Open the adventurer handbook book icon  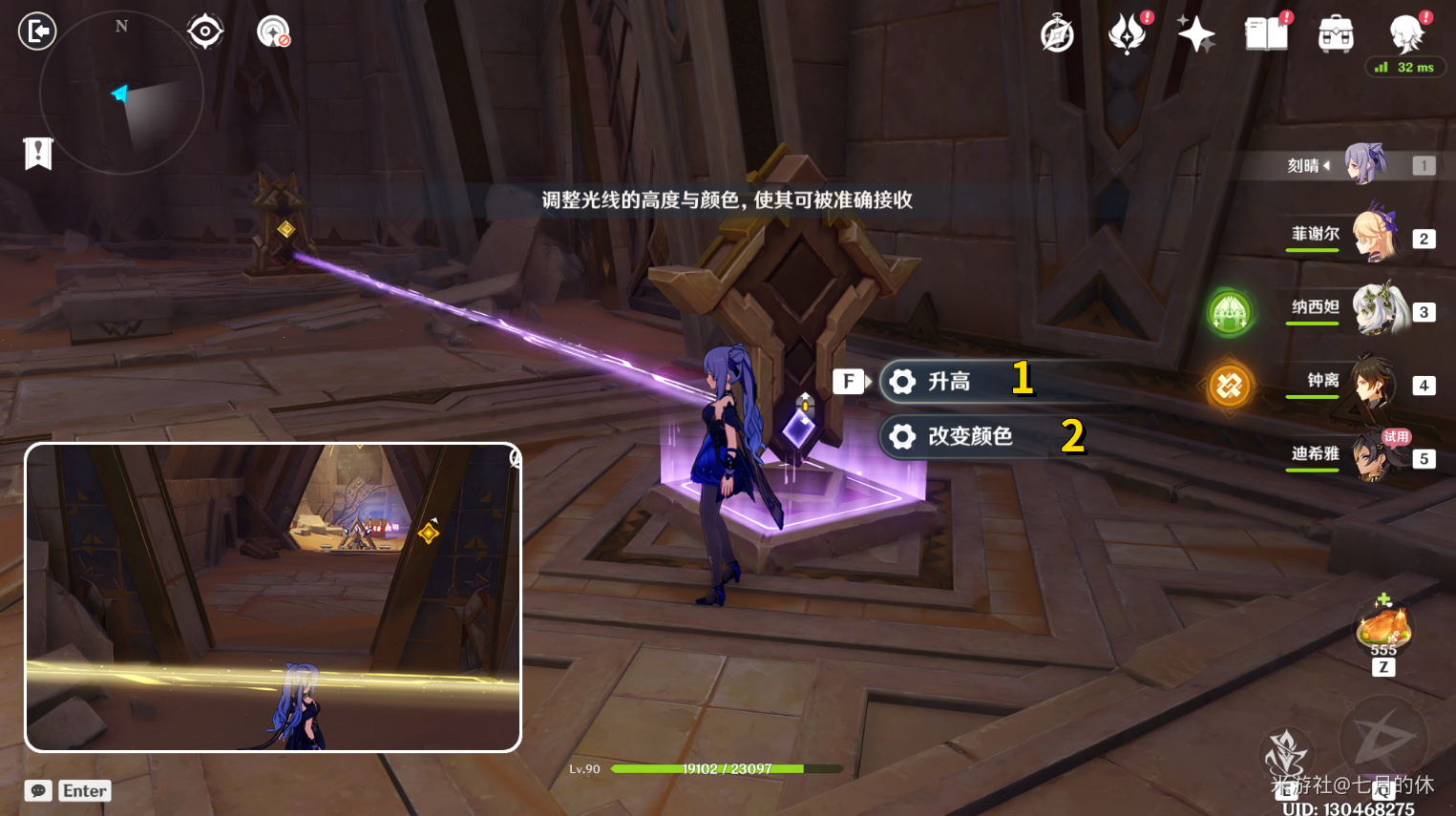1266,34
